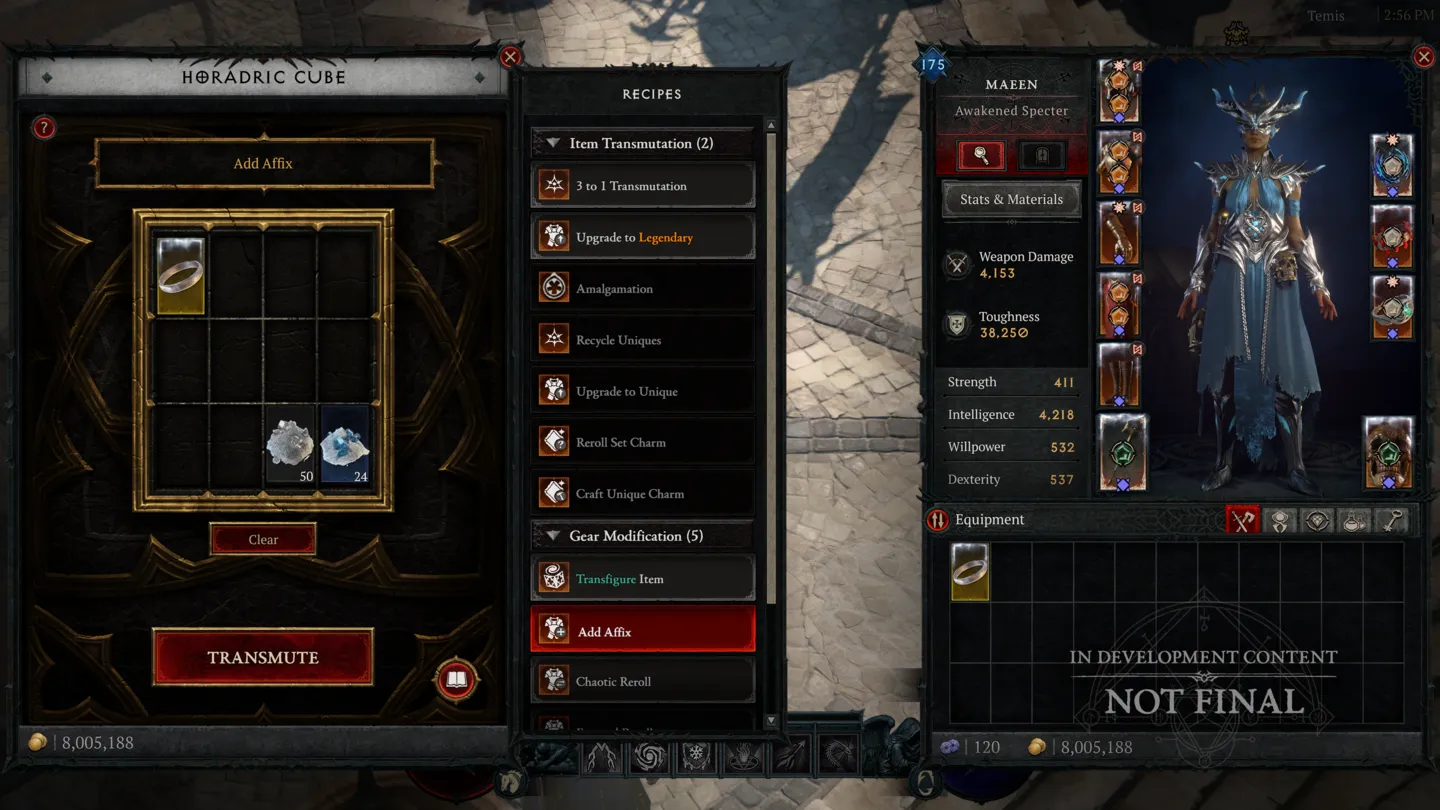Open the elixirs inventory filter

pyautogui.click(x=1354, y=520)
